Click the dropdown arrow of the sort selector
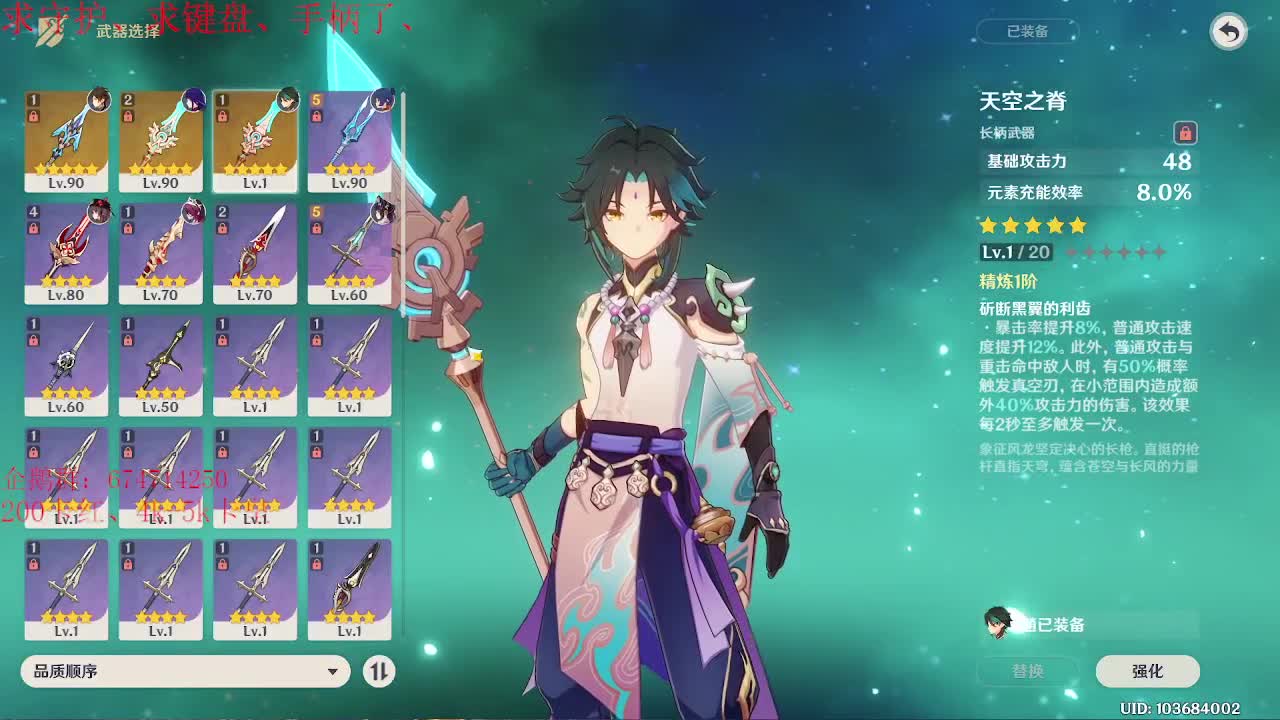 [x=330, y=672]
